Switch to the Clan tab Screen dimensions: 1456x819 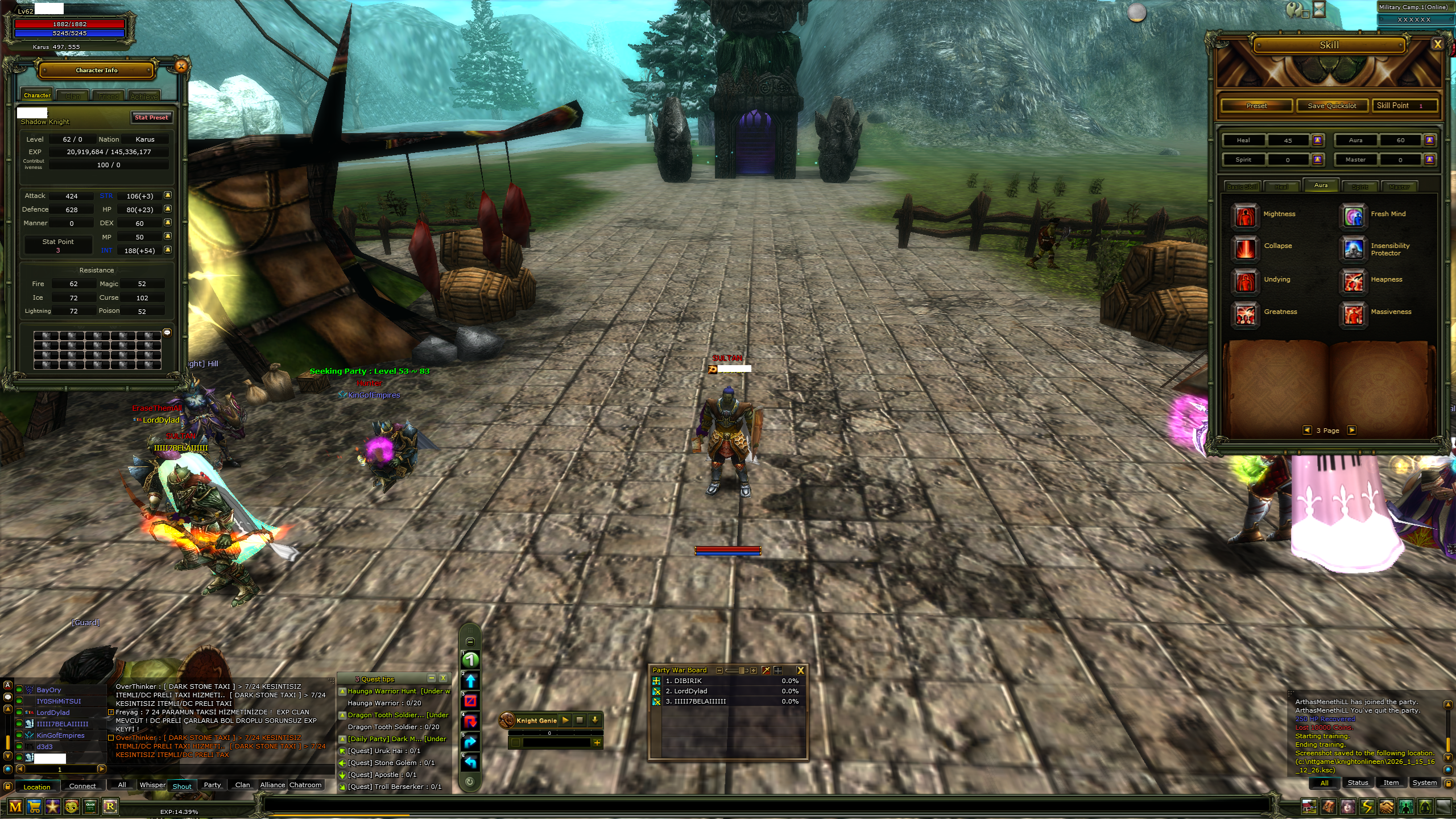click(x=73, y=96)
